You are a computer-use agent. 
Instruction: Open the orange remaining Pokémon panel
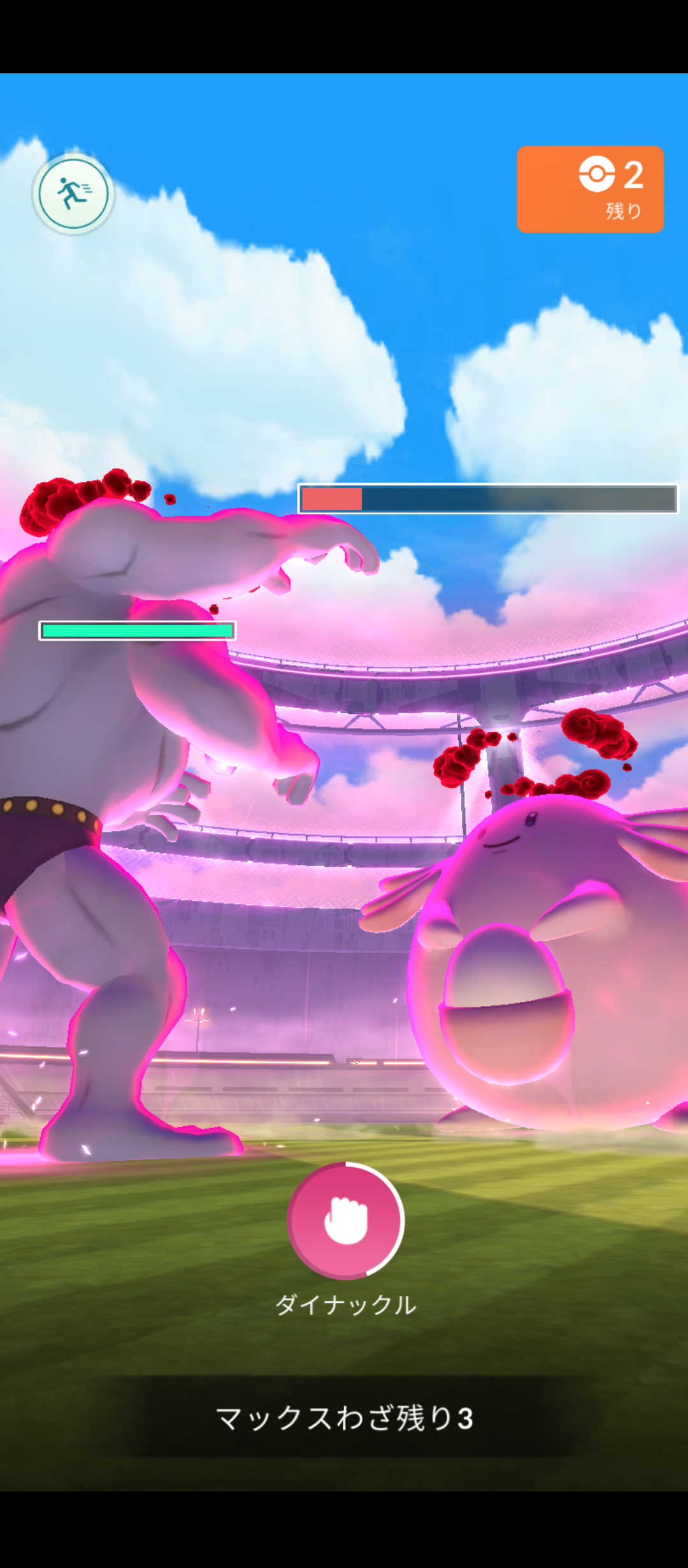(x=590, y=189)
